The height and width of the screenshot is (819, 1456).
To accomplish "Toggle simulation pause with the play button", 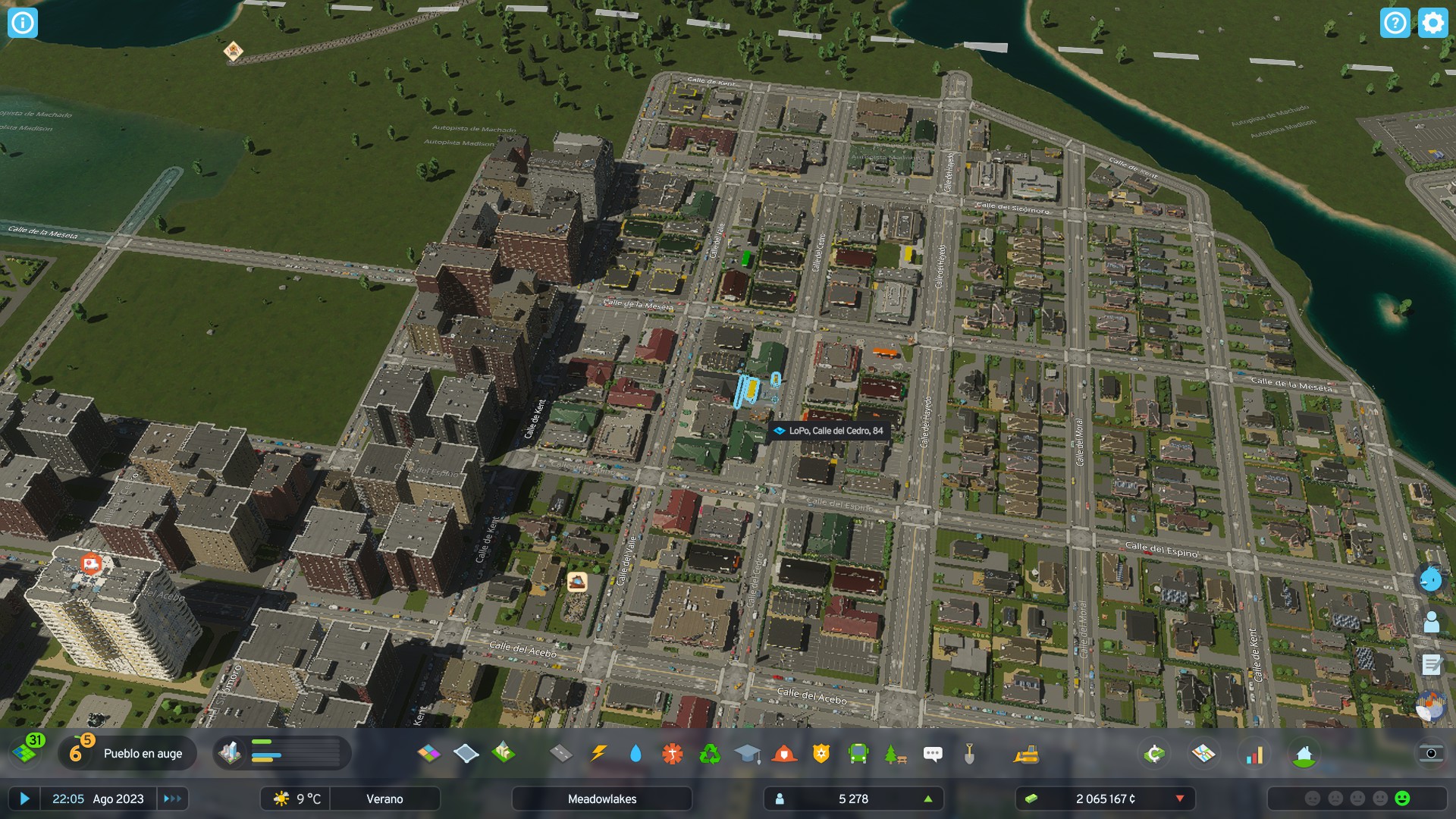I will pos(24,799).
